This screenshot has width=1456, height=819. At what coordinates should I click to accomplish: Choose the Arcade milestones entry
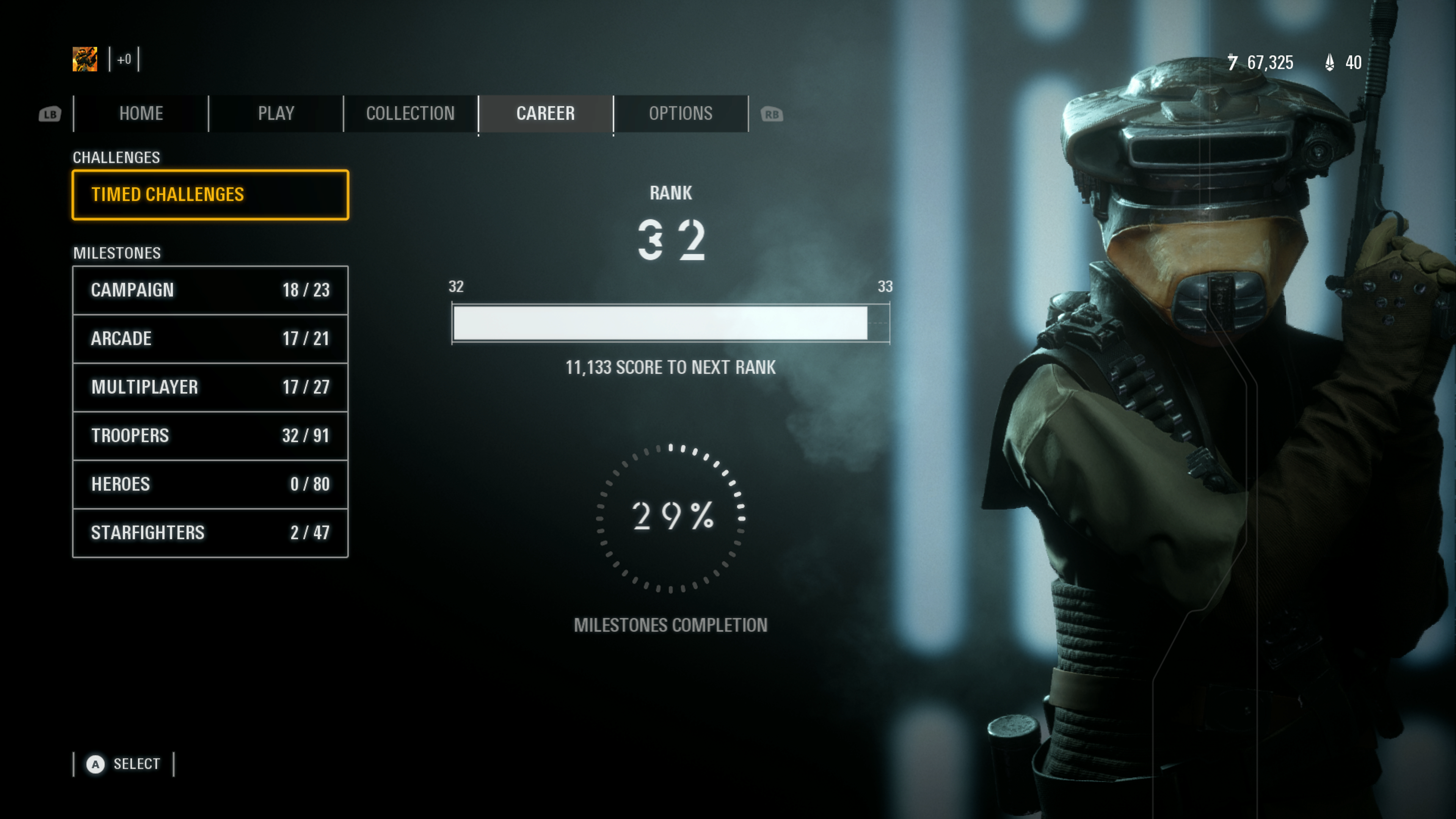(210, 339)
